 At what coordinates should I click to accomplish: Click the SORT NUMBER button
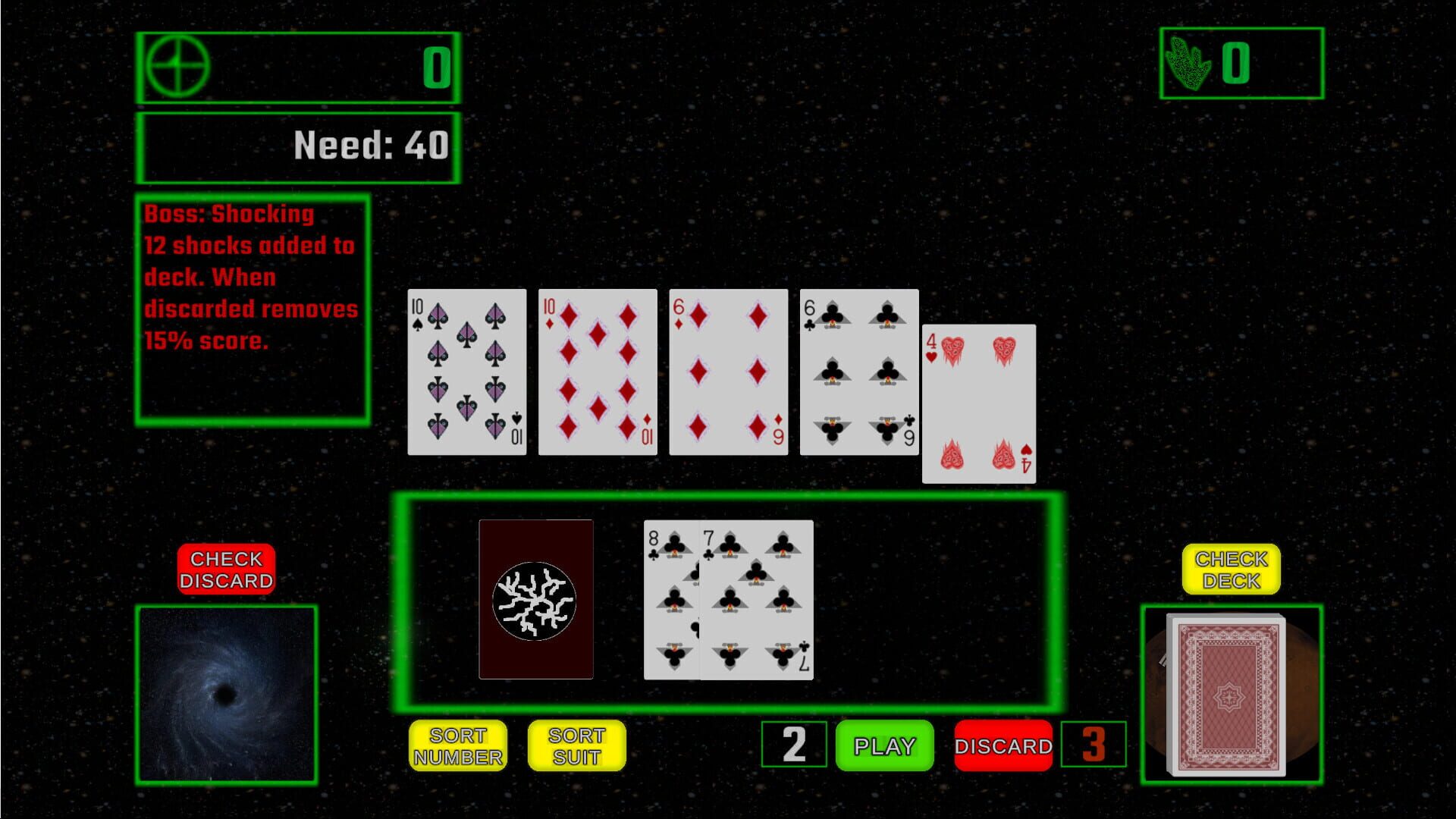coord(458,746)
